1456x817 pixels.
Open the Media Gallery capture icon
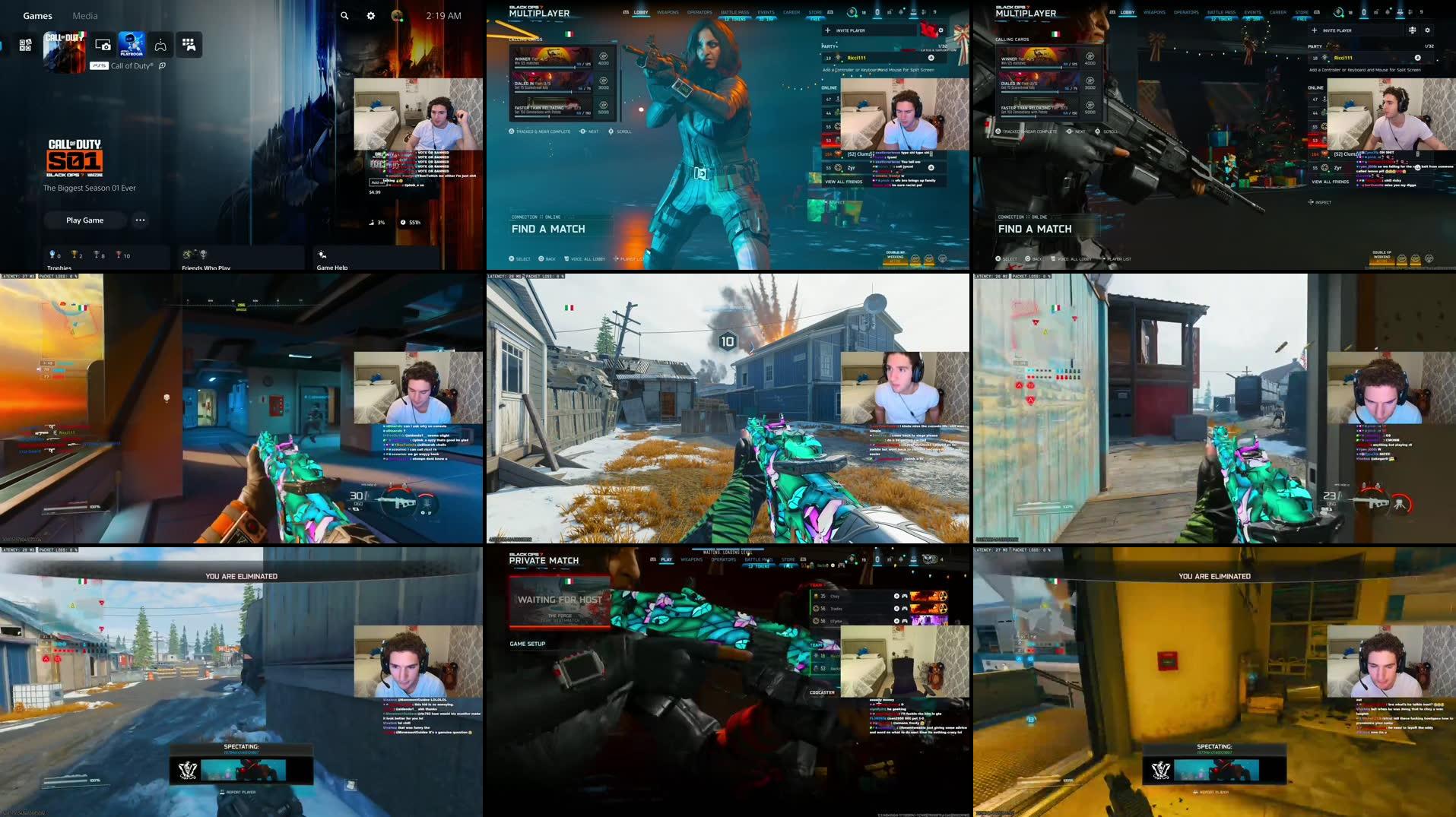coord(103,45)
